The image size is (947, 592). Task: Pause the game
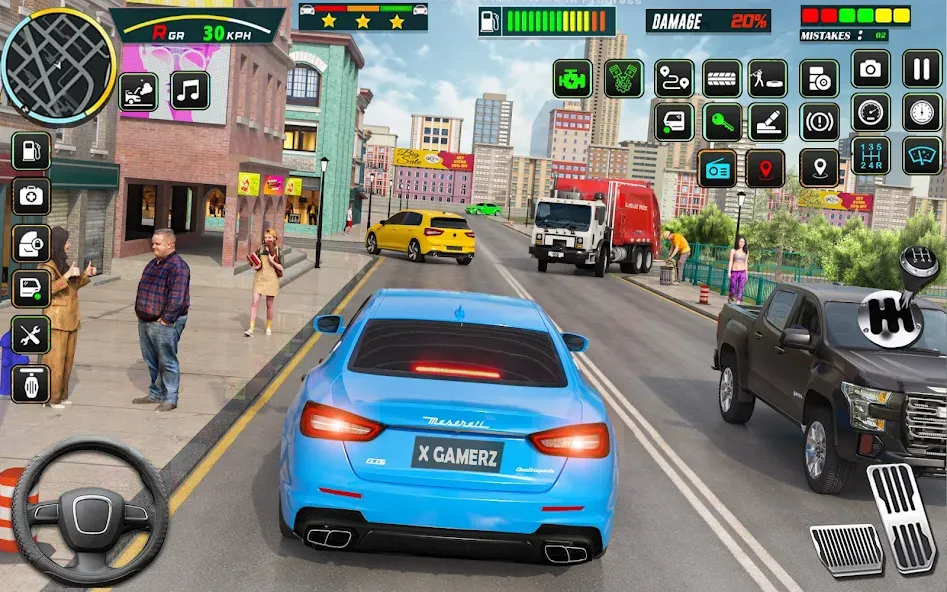click(x=922, y=69)
